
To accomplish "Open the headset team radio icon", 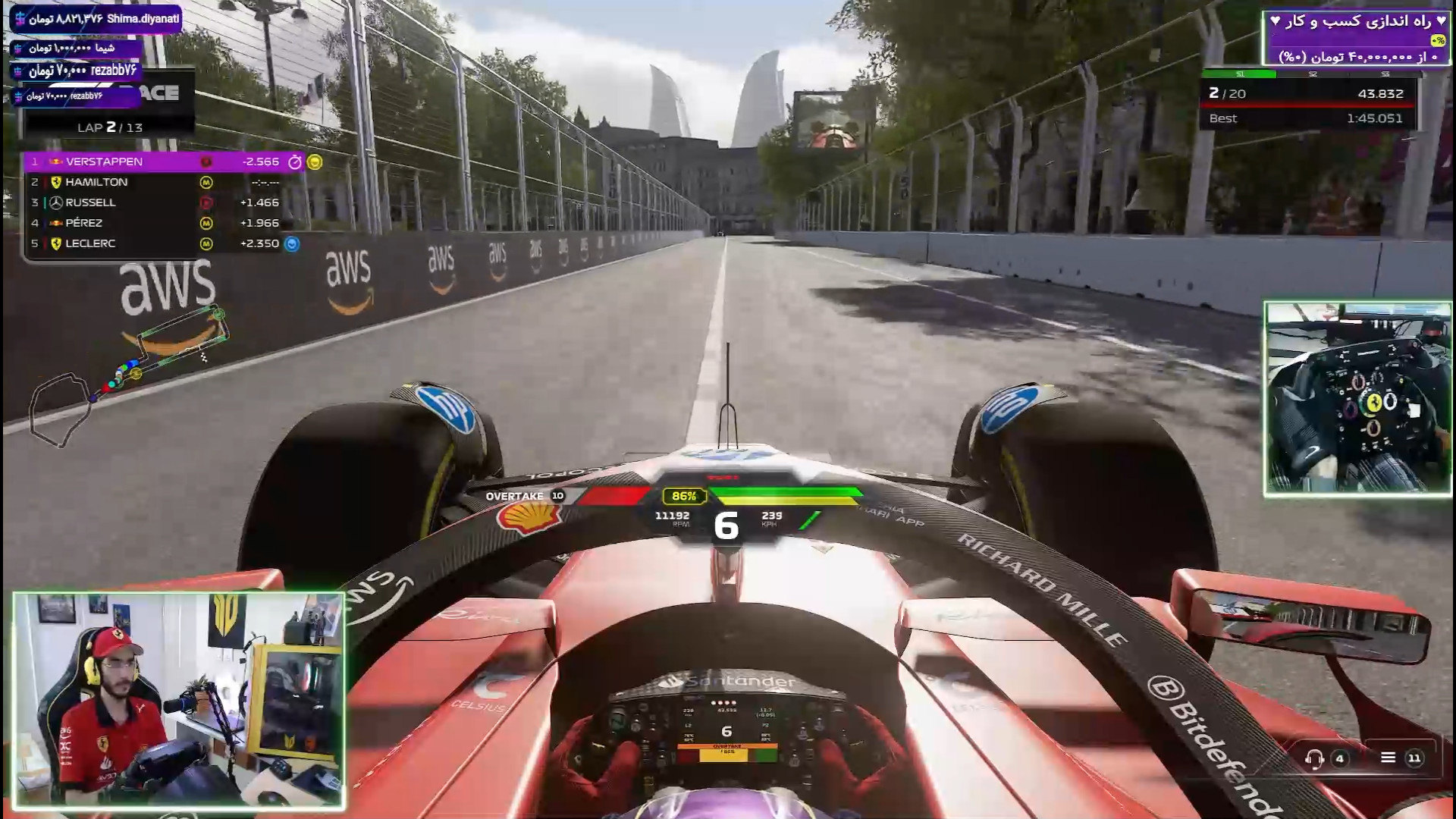I will point(1314,758).
